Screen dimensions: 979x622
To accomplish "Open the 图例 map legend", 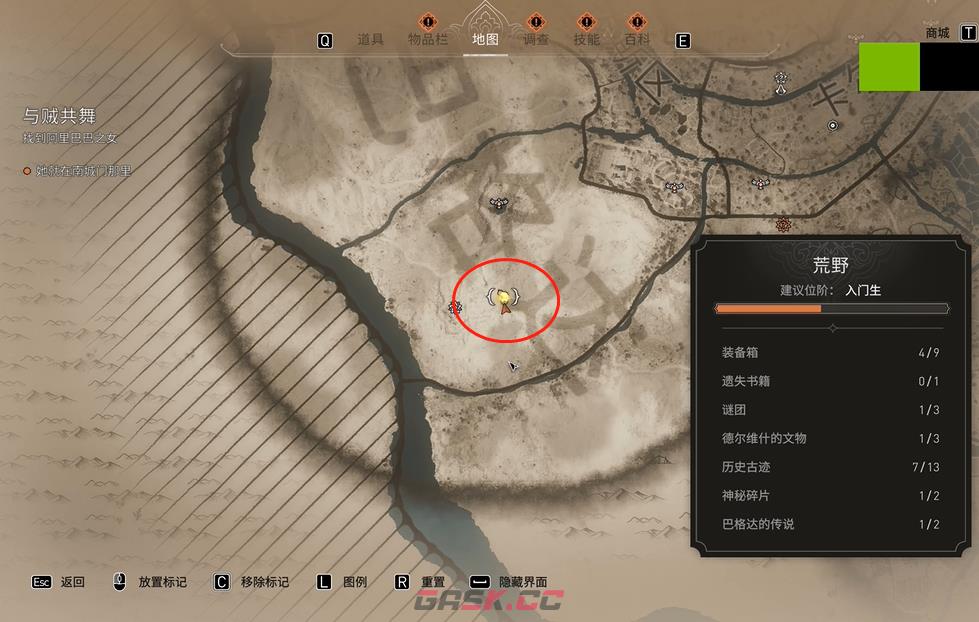I will click(355, 582).
